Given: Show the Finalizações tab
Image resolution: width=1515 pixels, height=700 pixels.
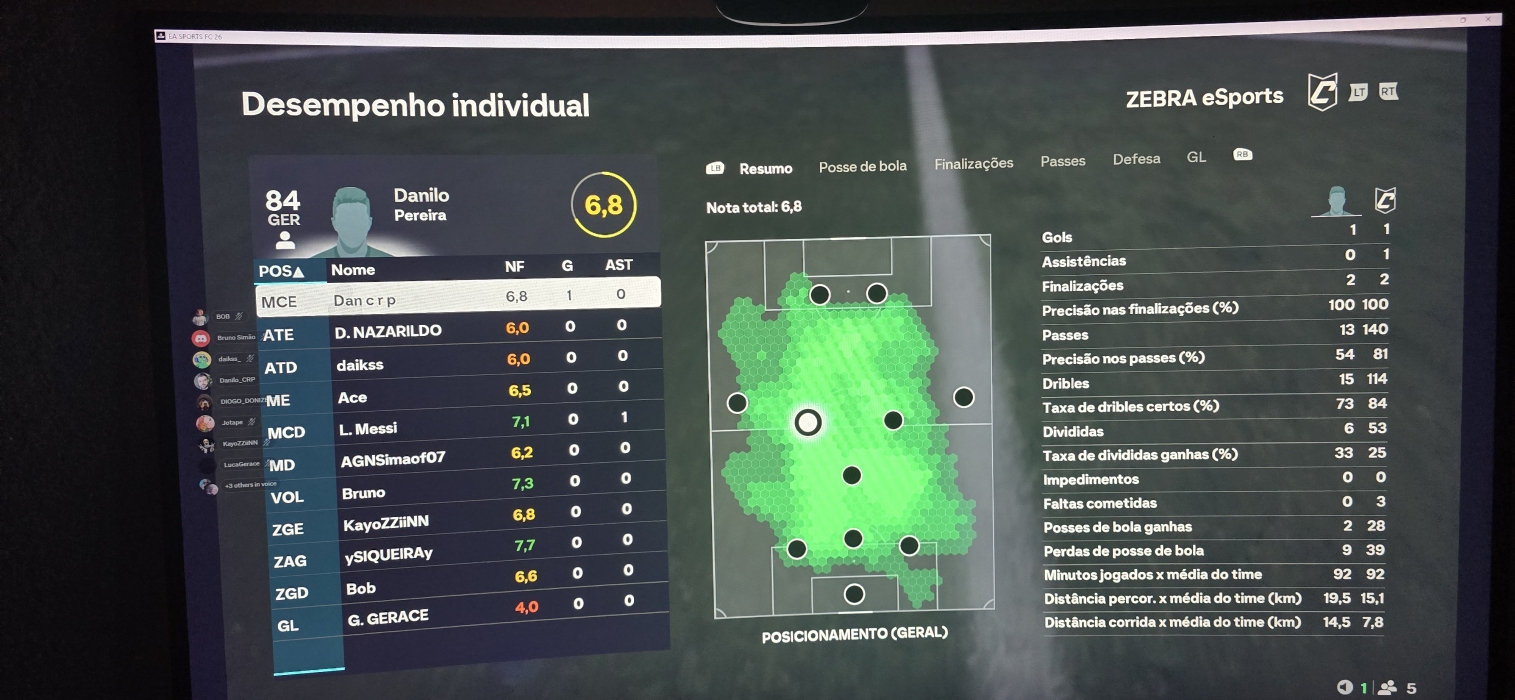Looking at the screenshot, I should [973, 163].
